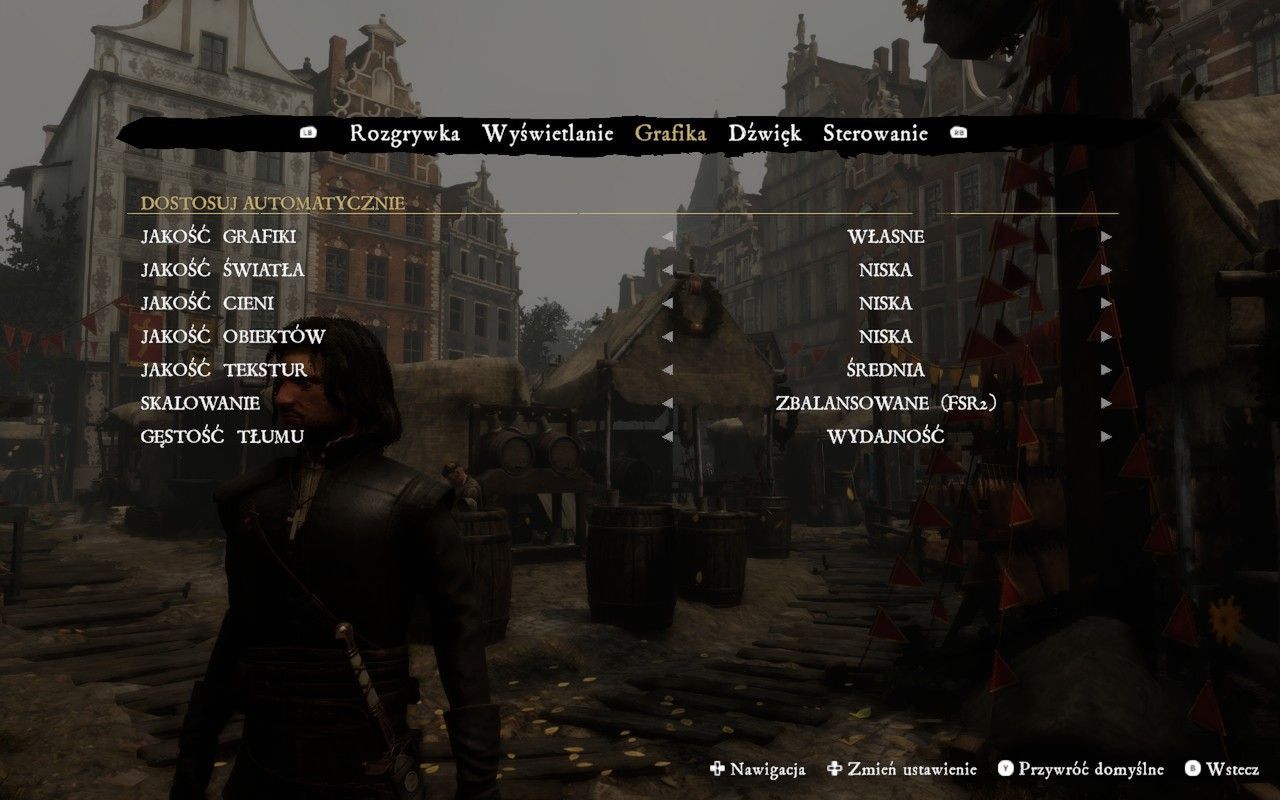1280x800 pixels.
Task: Open the Wyświetlanie settings tab
Action: coord(547,134)
